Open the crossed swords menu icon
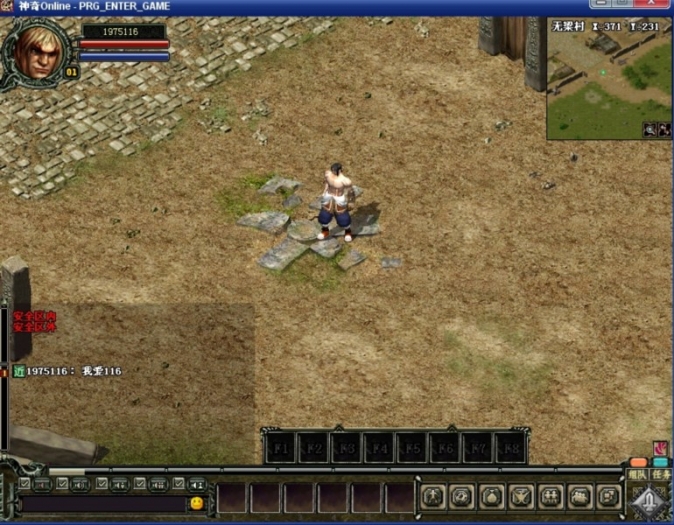The width and height of the screenshot is (674, 525). point(521,496)
